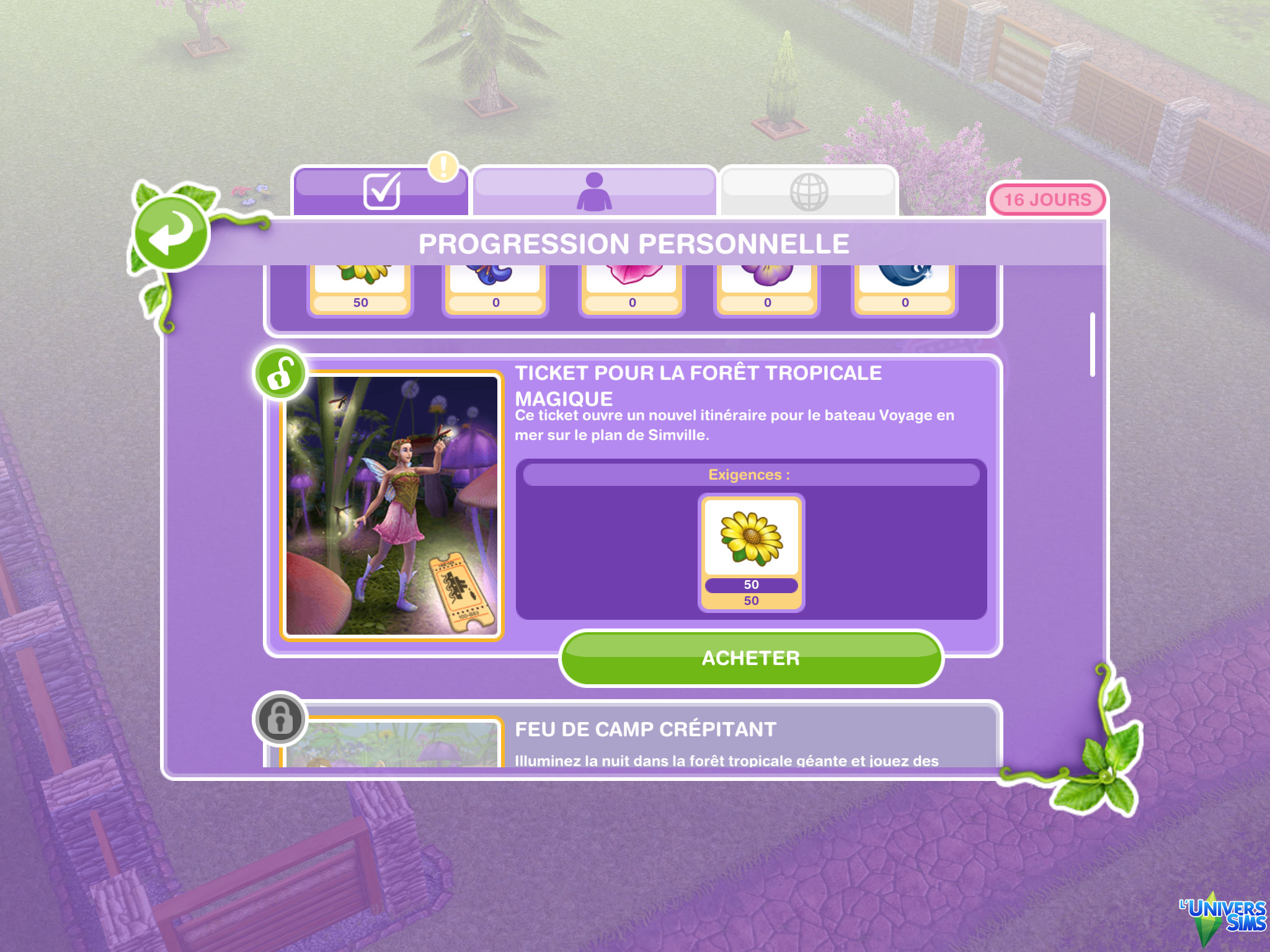Select the globe community tab

809,192
